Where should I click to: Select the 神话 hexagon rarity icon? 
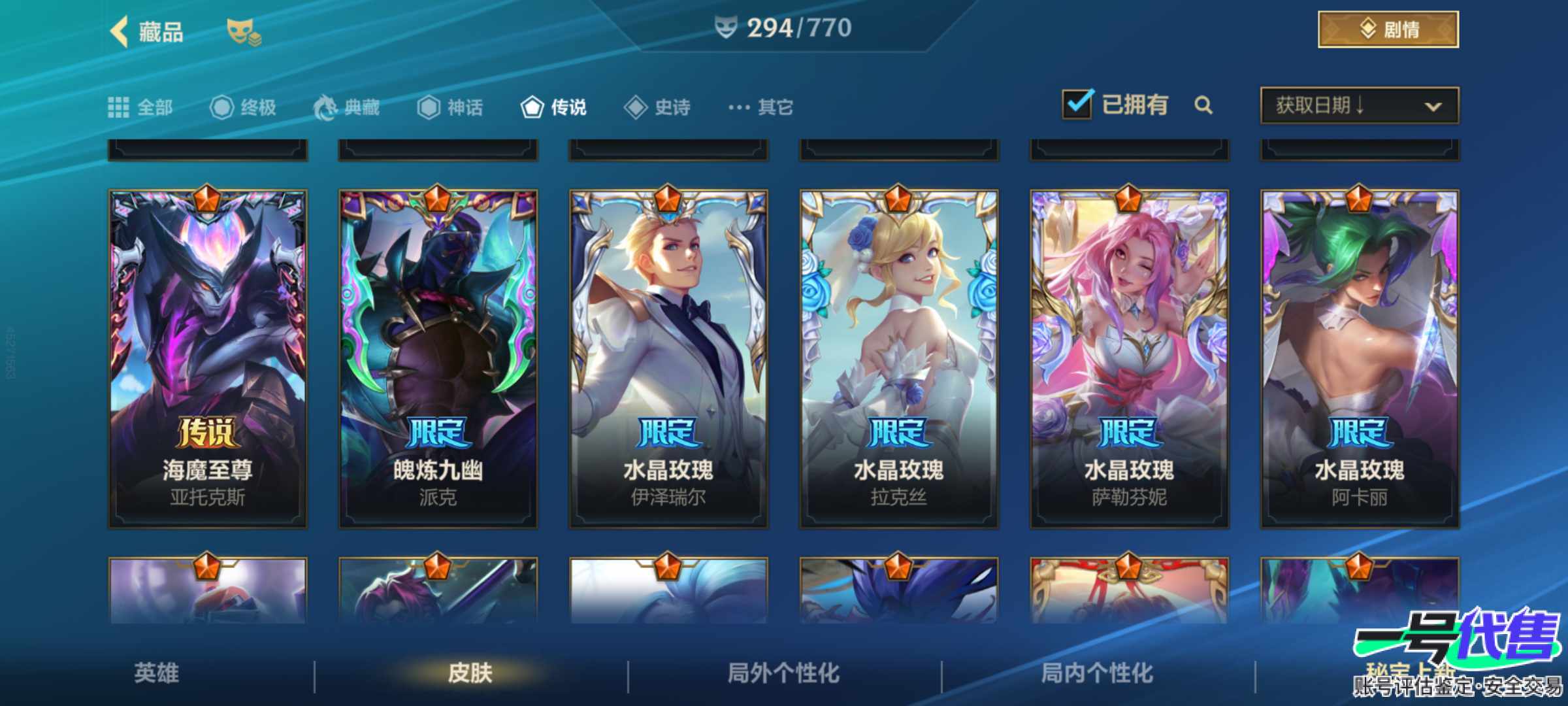point(431,108)
